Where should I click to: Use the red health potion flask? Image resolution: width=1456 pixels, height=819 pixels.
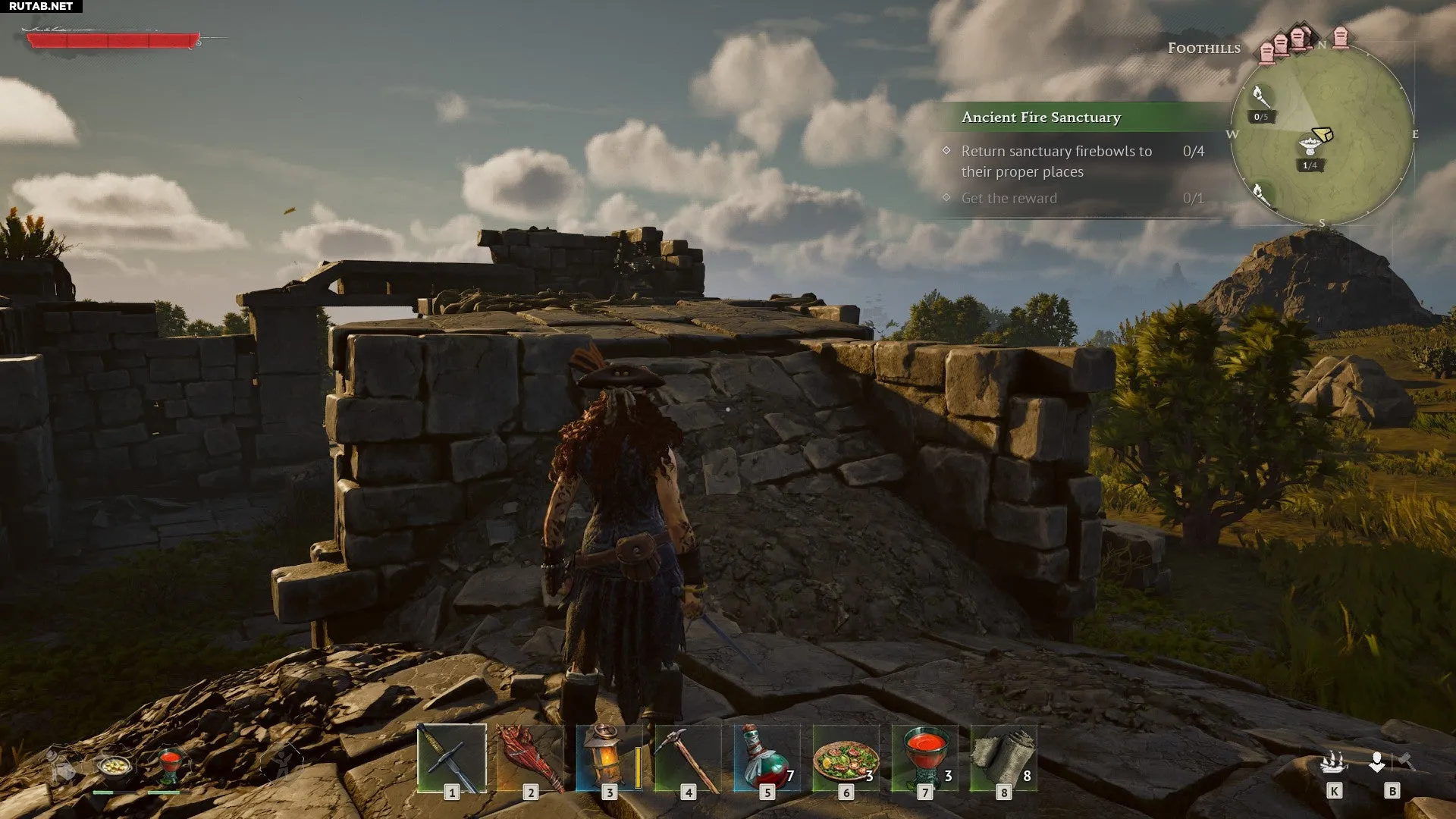click(x=767, y=758)
